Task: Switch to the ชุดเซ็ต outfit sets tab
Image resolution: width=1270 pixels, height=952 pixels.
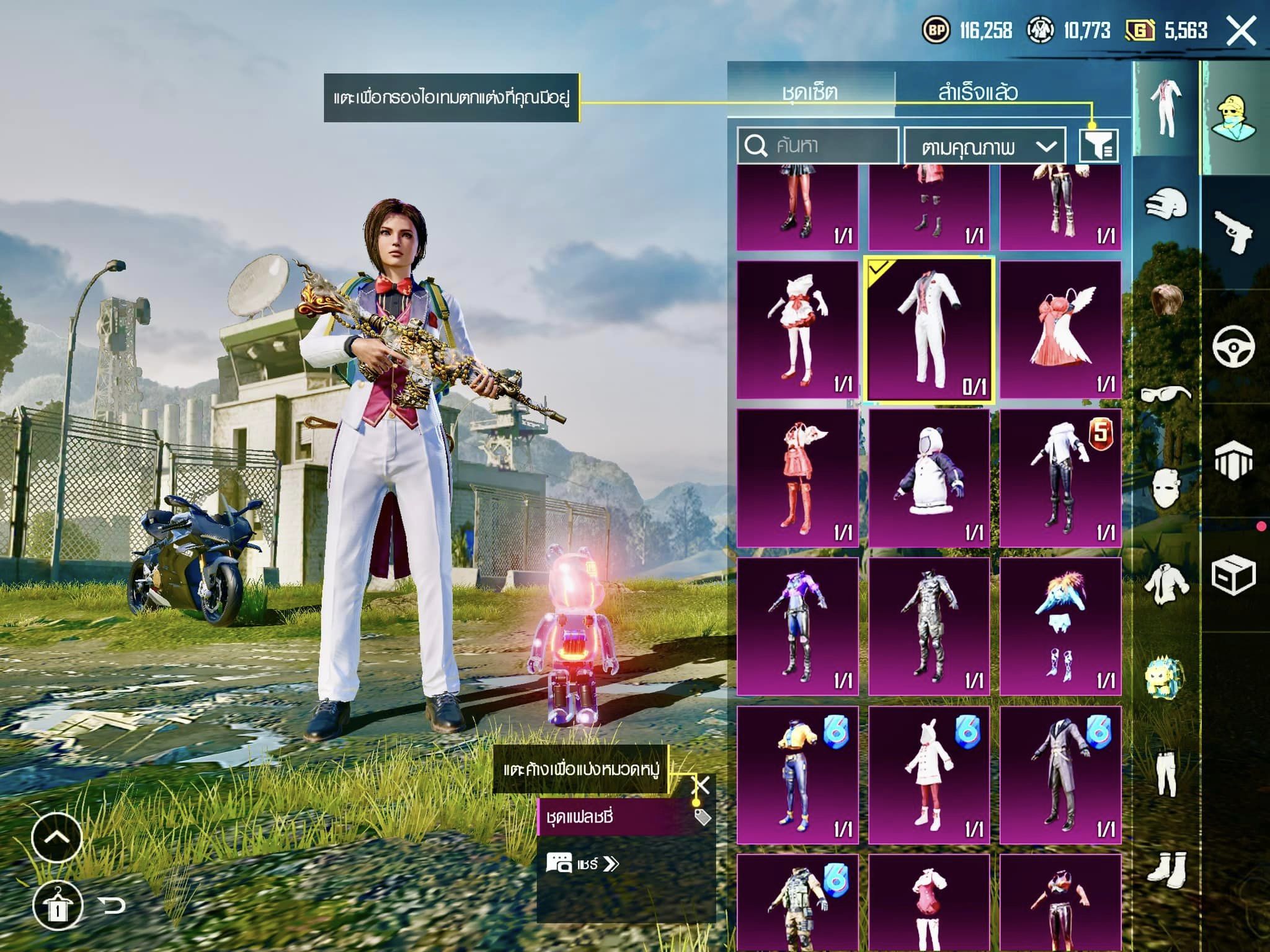Action: (x=810, y=92)
